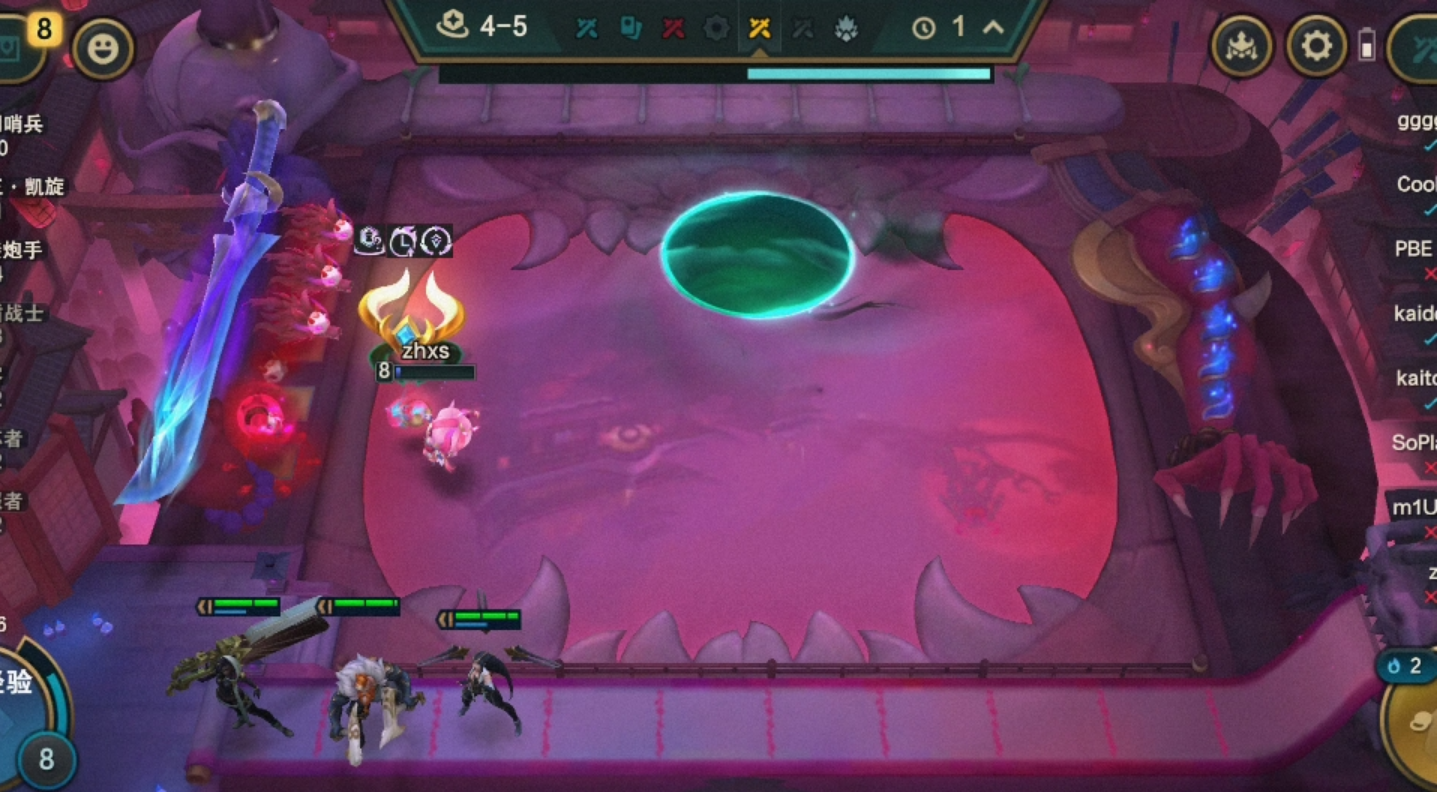
Task: Select player Cool in the scoreboard list
Action: (1417, 185)
